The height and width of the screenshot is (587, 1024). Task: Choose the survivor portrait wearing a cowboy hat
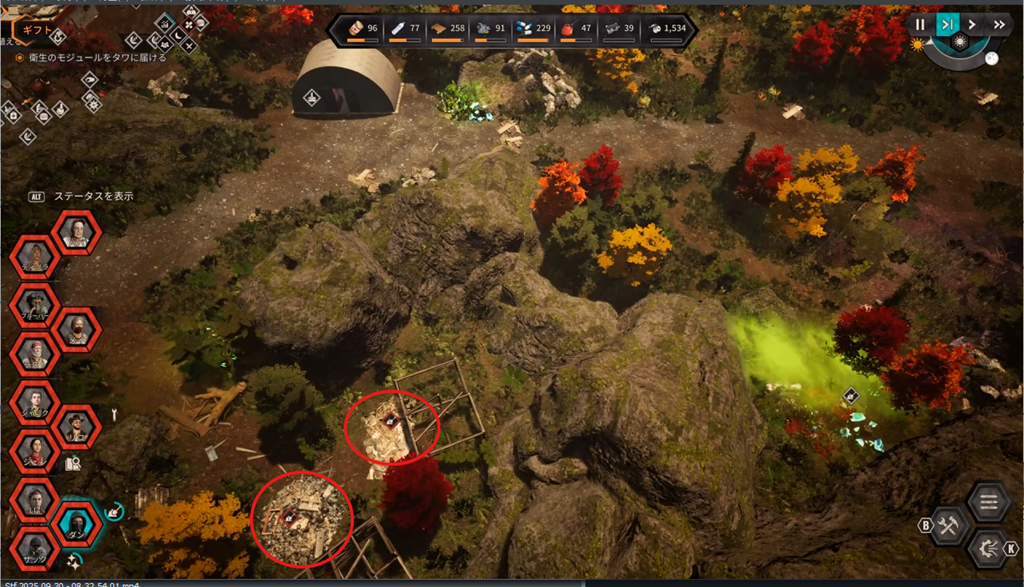(x=77, y=427)
